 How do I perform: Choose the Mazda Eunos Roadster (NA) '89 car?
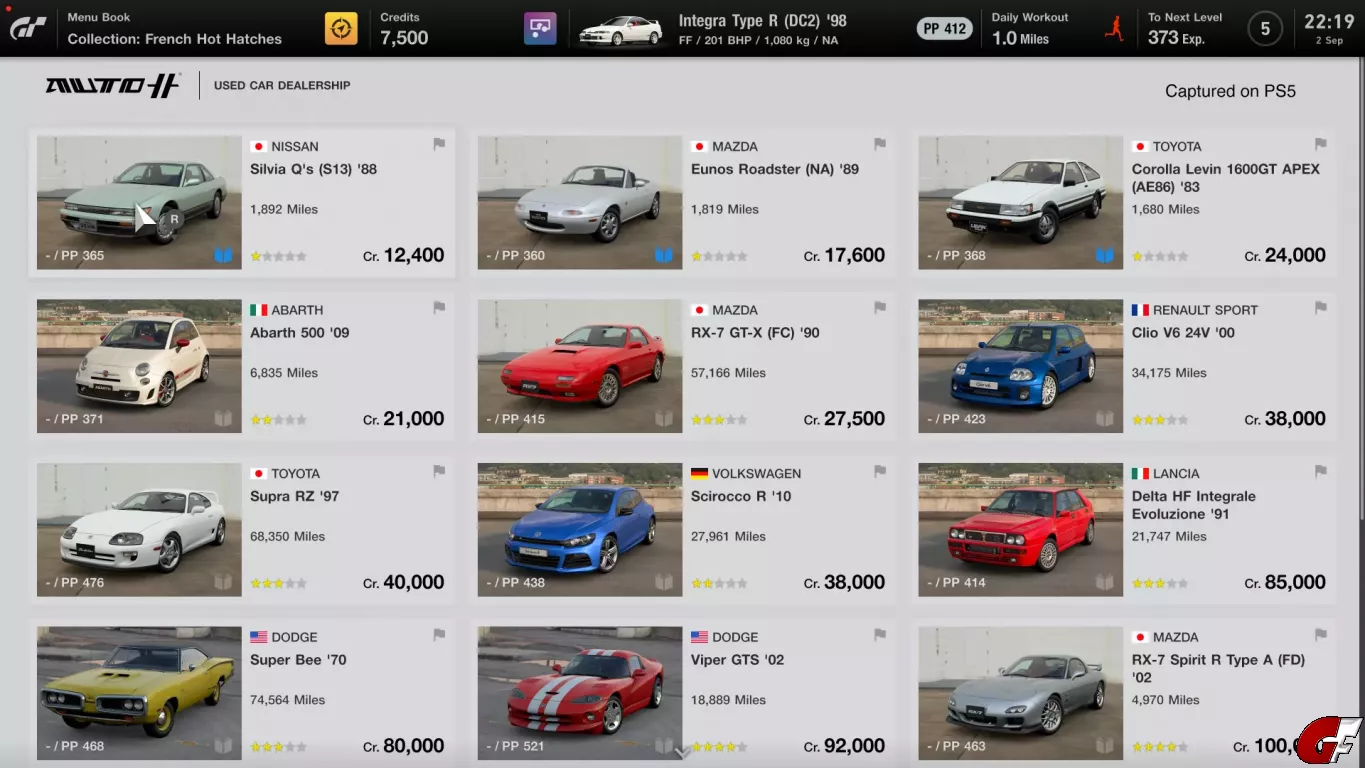coord(682,203)
